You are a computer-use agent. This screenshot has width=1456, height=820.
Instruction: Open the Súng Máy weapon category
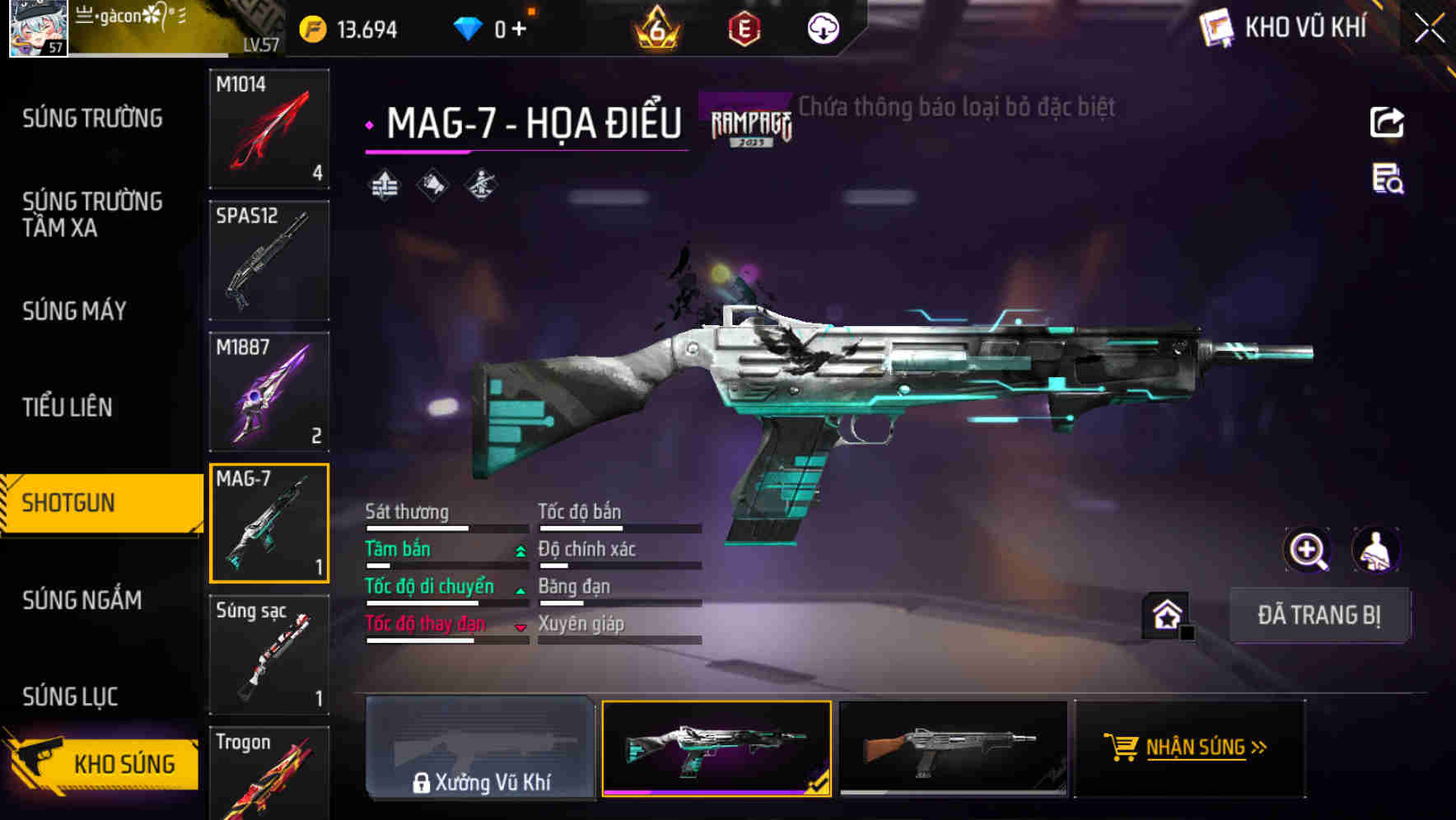point(75,311)
